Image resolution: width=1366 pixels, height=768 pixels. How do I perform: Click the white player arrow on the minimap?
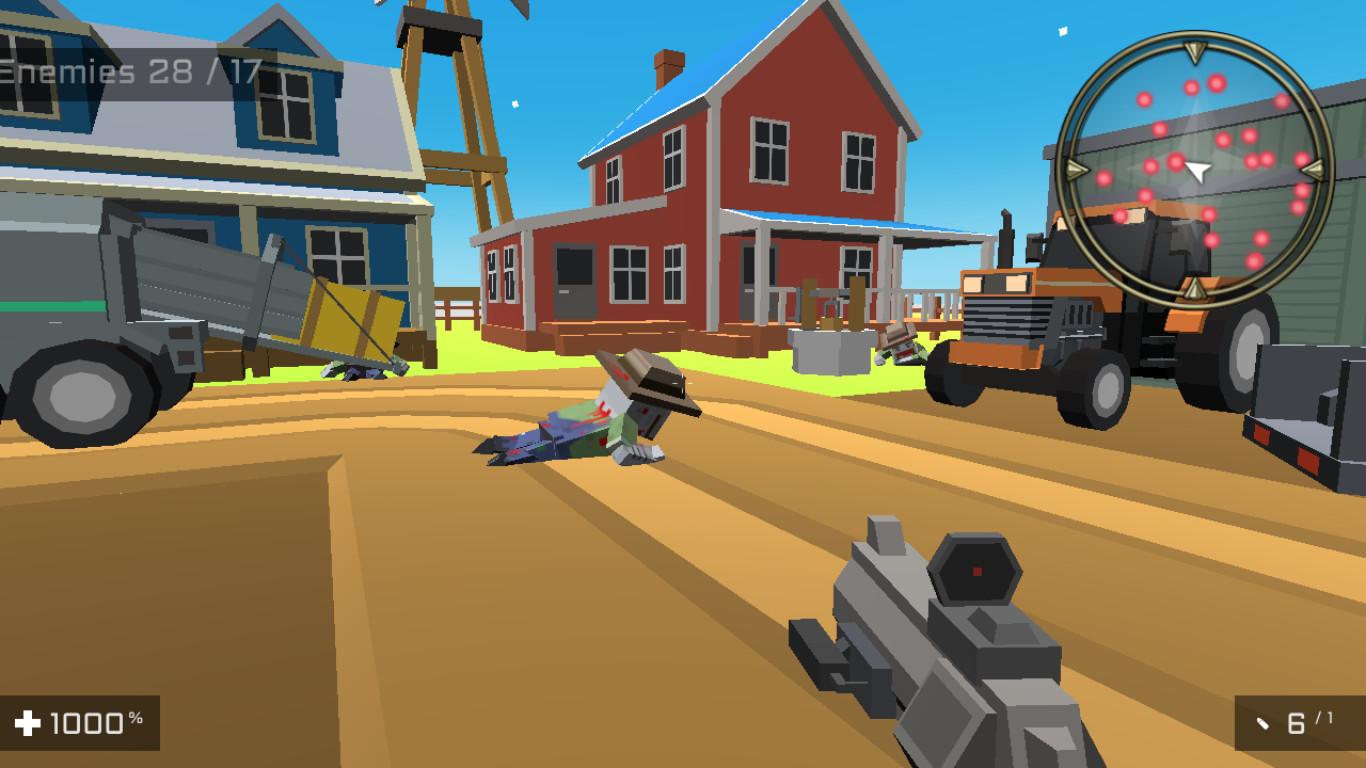(1196, 172)
